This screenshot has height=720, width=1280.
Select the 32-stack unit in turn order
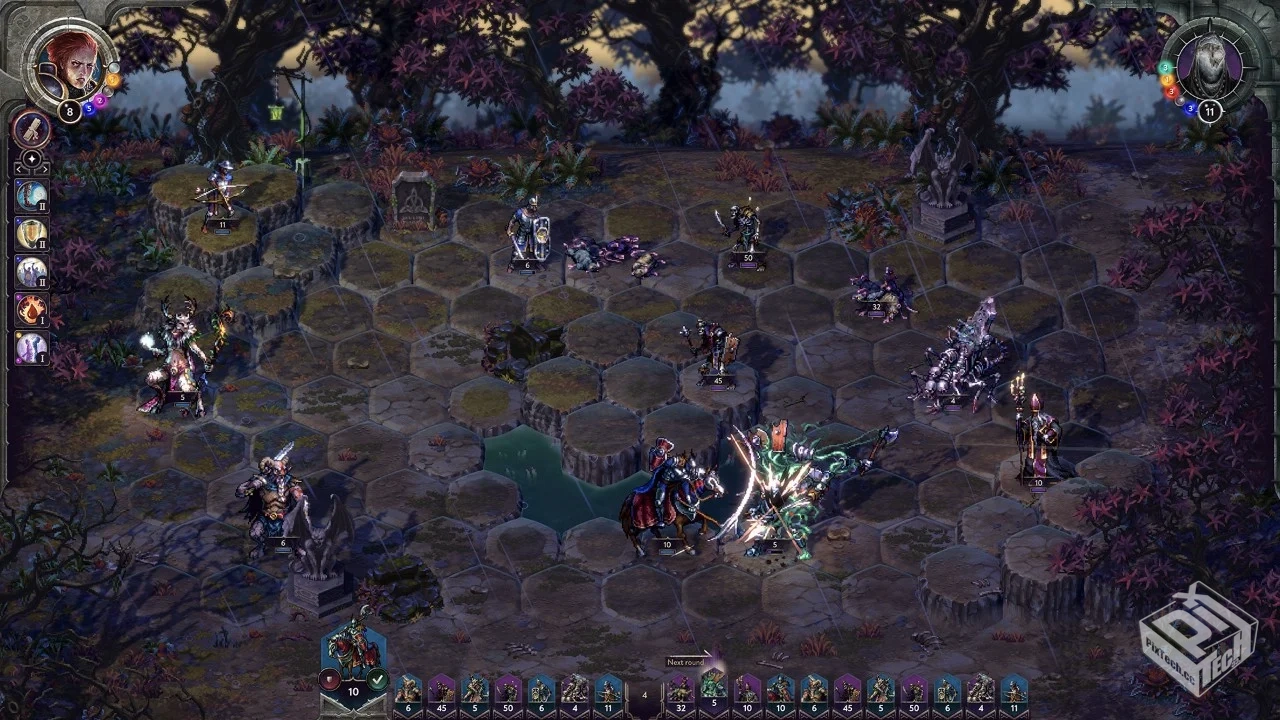coord(680,691)
